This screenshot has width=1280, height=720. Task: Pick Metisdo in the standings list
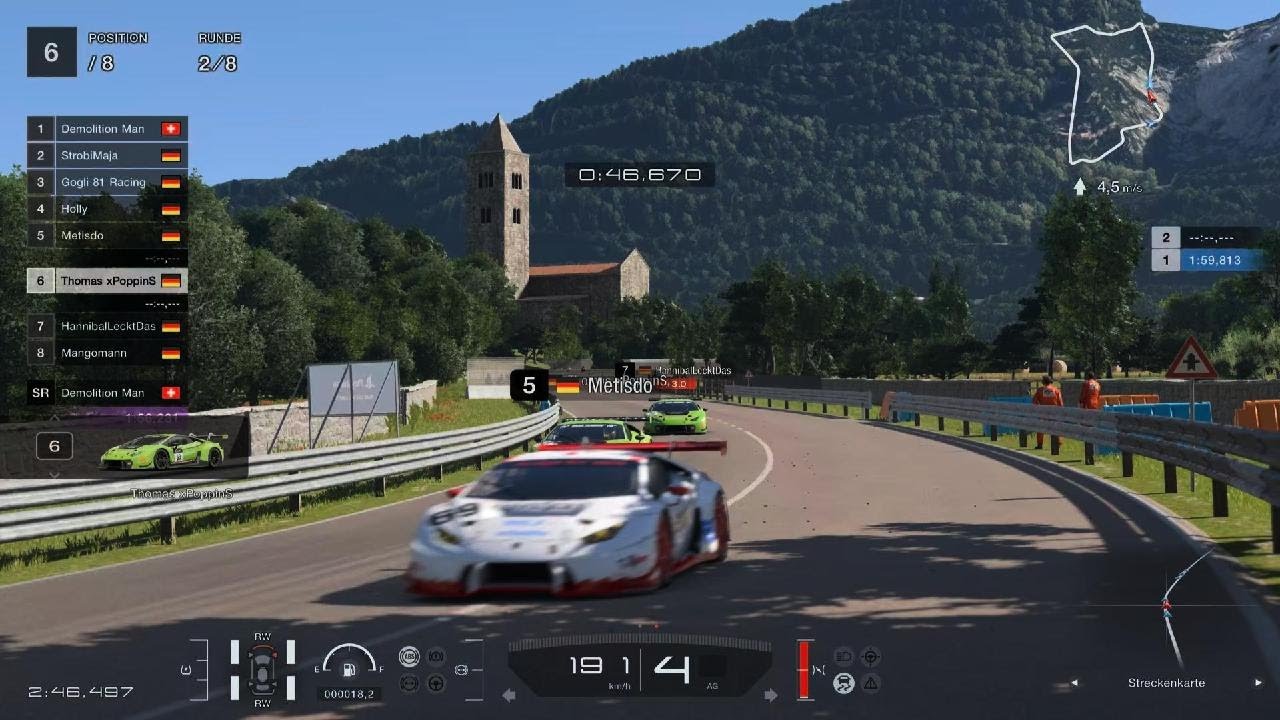107,235
